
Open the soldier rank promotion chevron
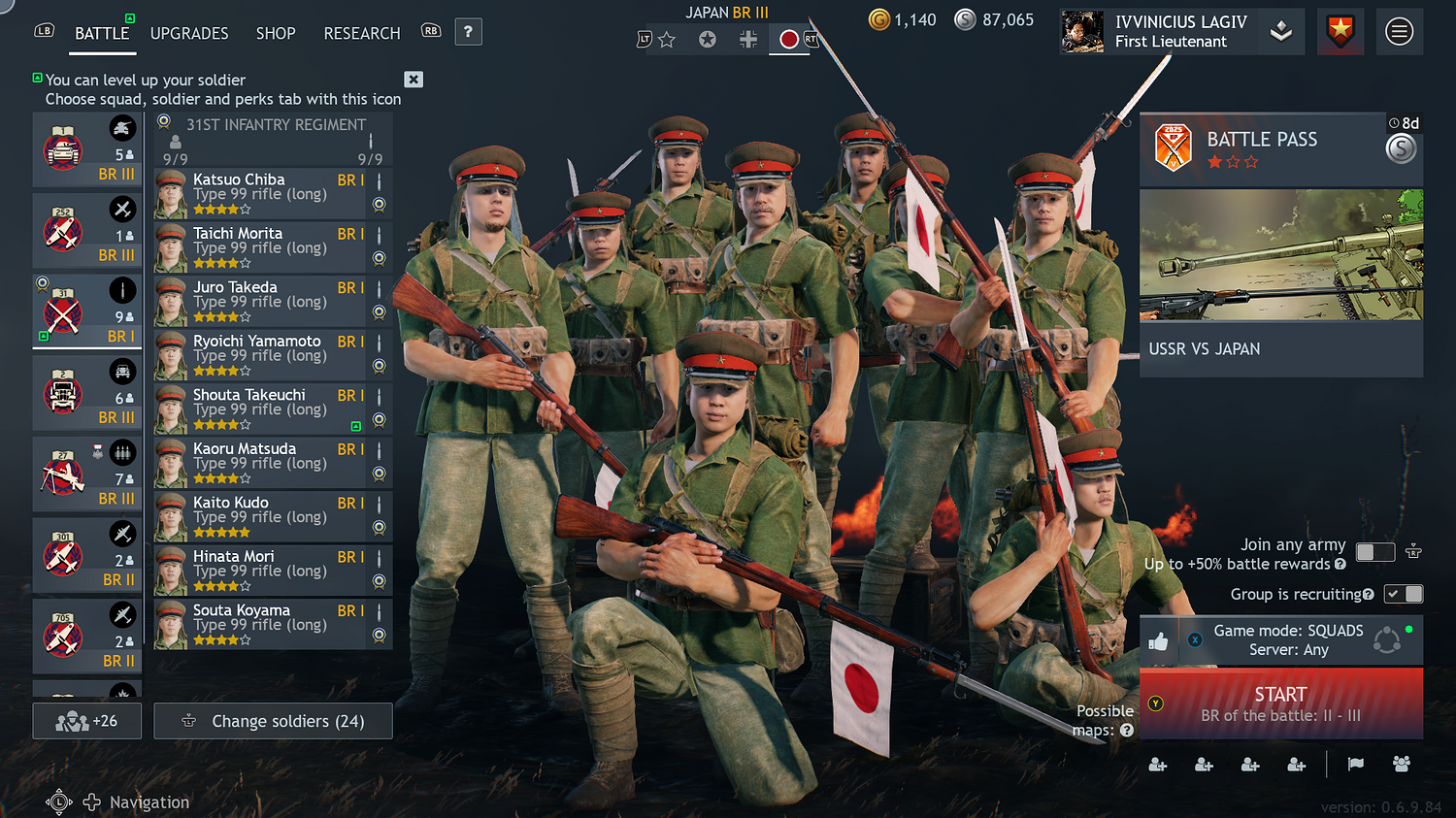tap(1280, 31)
